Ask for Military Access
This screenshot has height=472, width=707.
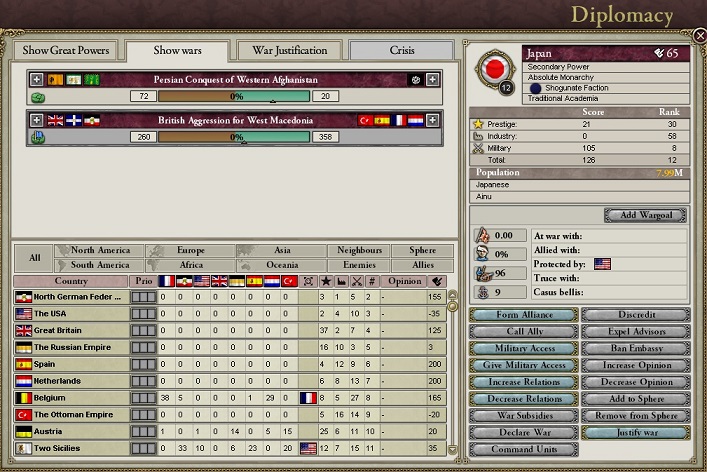click(x=523, y=349)
